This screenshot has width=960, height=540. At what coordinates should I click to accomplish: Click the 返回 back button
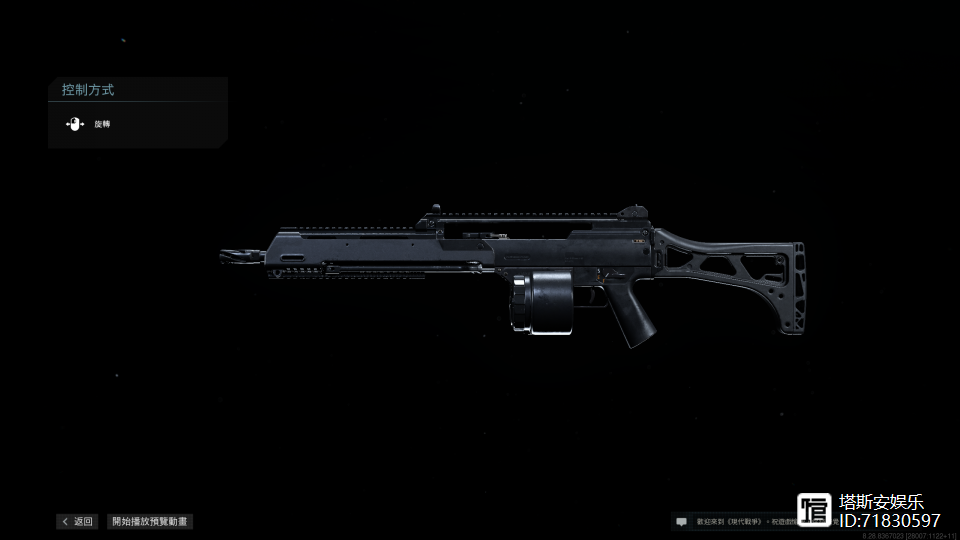tap(77, 521)
